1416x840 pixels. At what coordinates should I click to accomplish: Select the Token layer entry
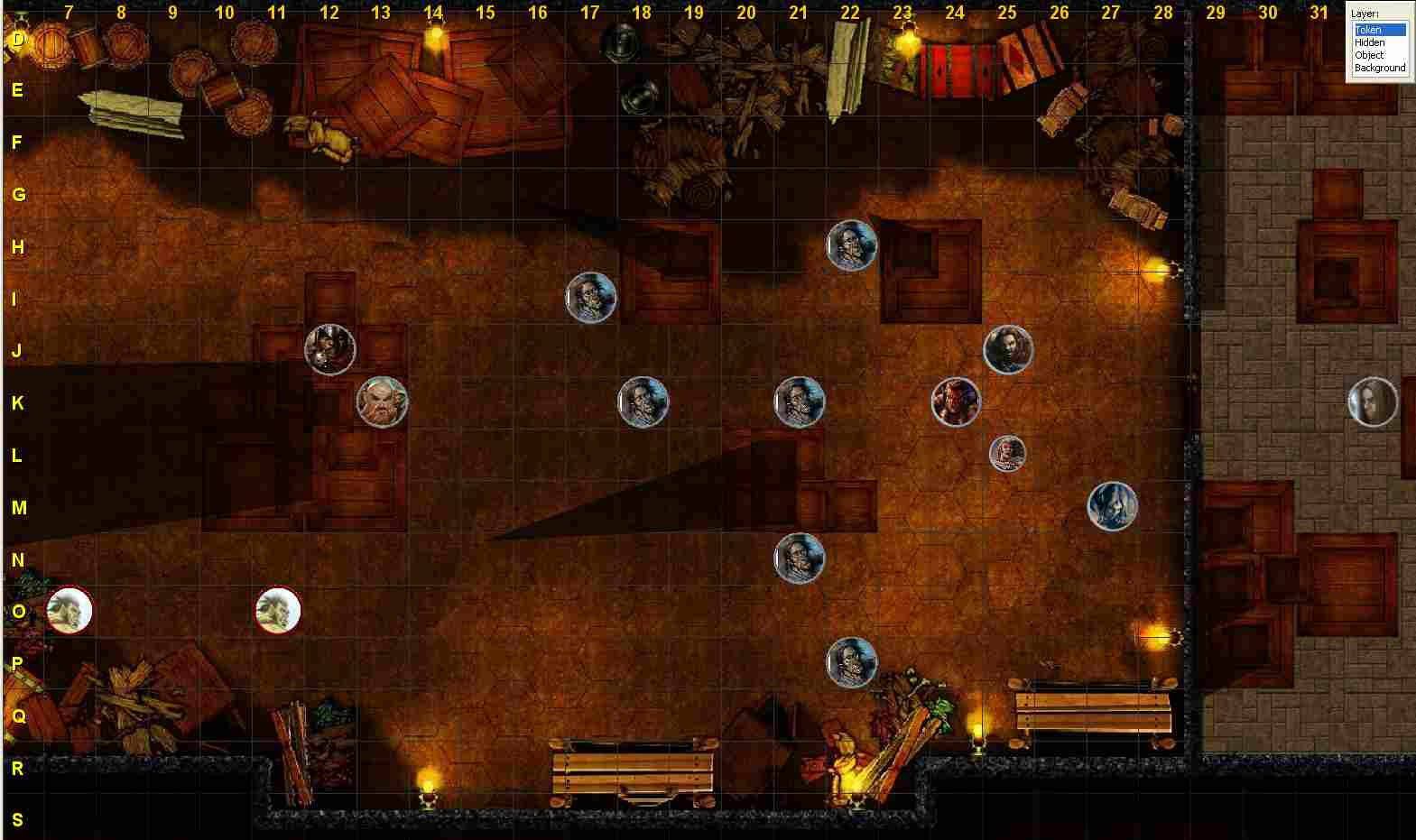[1369, 30]
